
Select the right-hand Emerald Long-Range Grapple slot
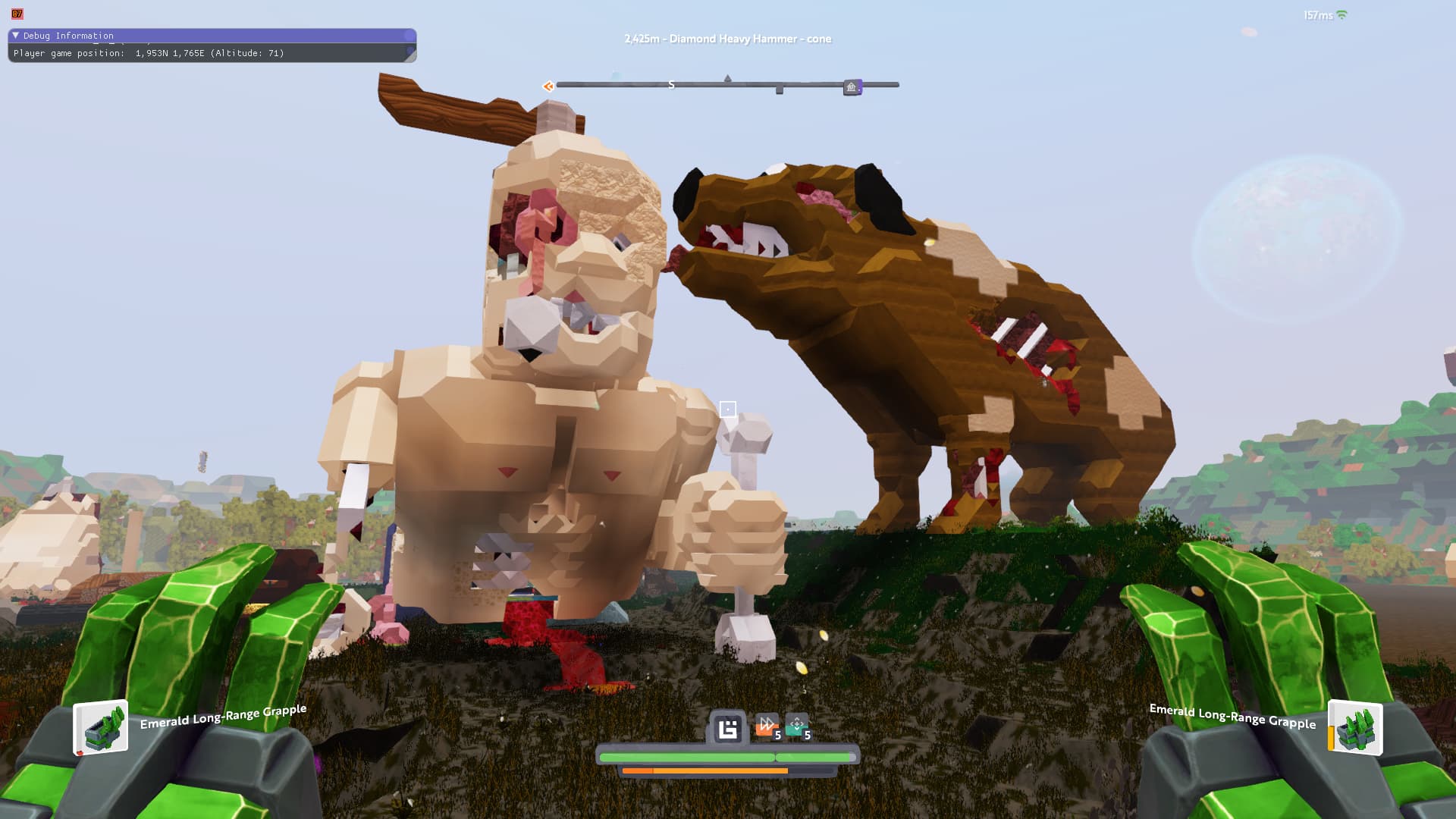tap(1355, 729)
